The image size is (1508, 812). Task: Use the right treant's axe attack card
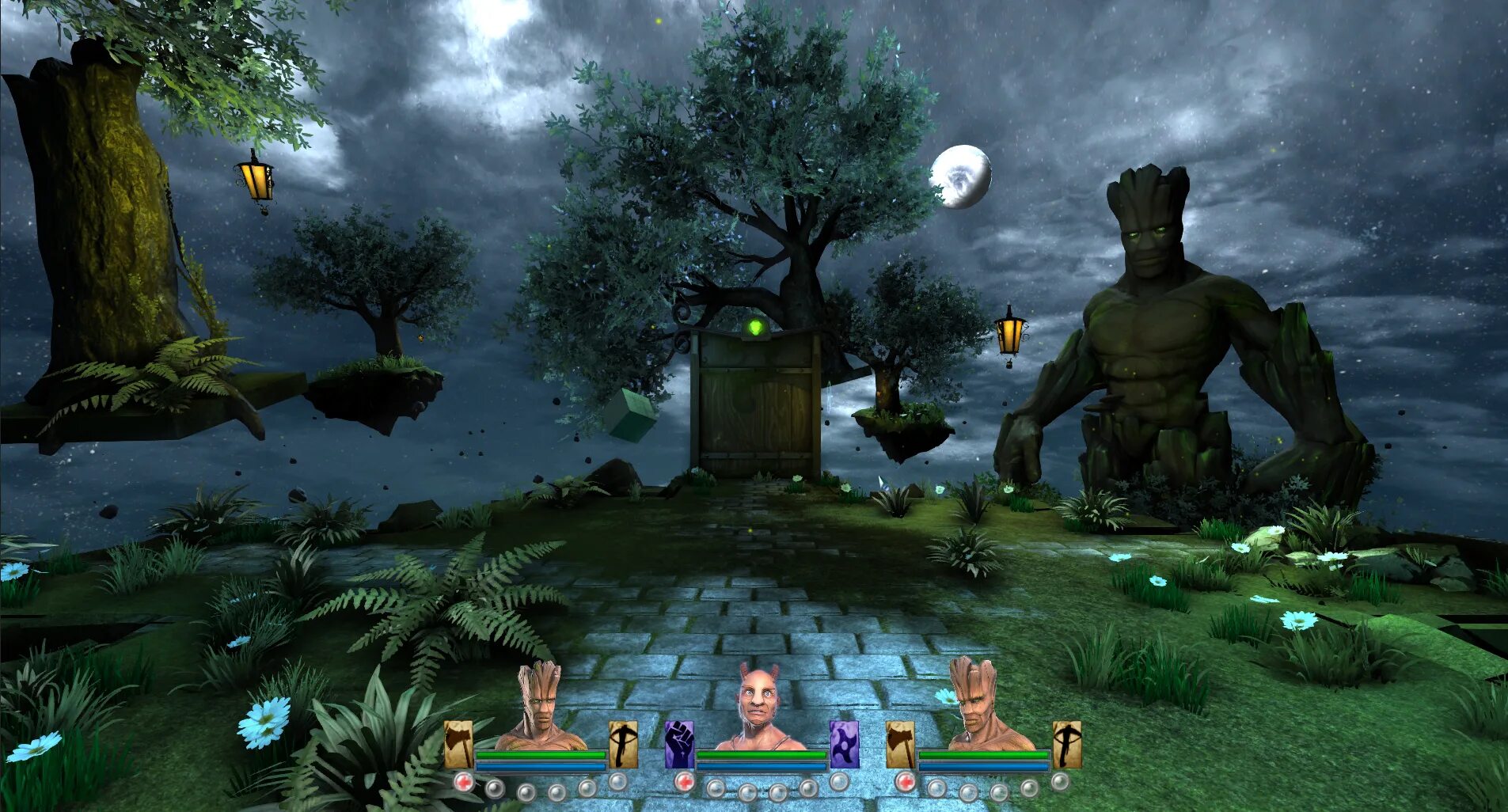tap(900, 744)
